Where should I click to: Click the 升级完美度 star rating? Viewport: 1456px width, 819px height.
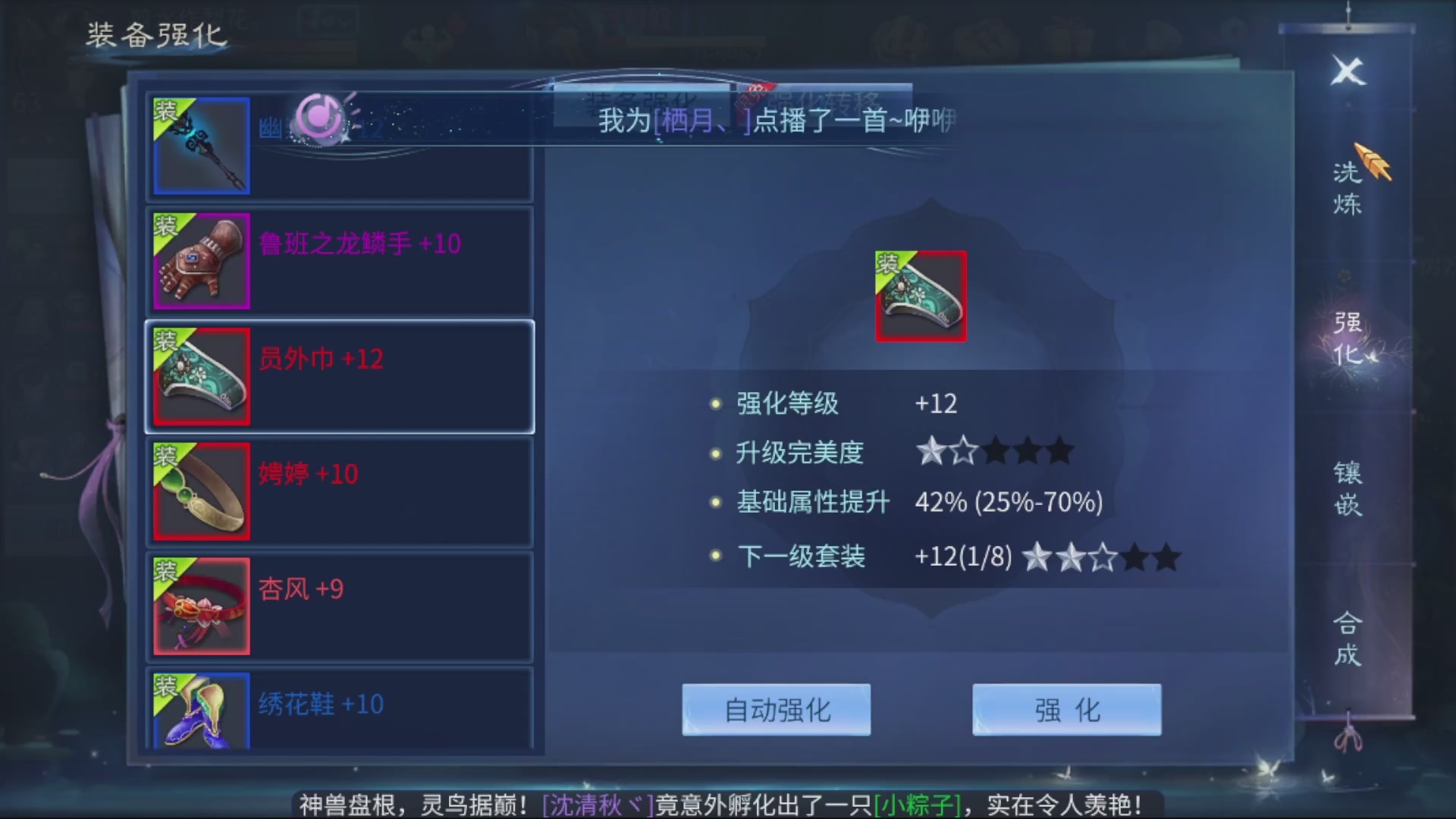coord(993,451)
